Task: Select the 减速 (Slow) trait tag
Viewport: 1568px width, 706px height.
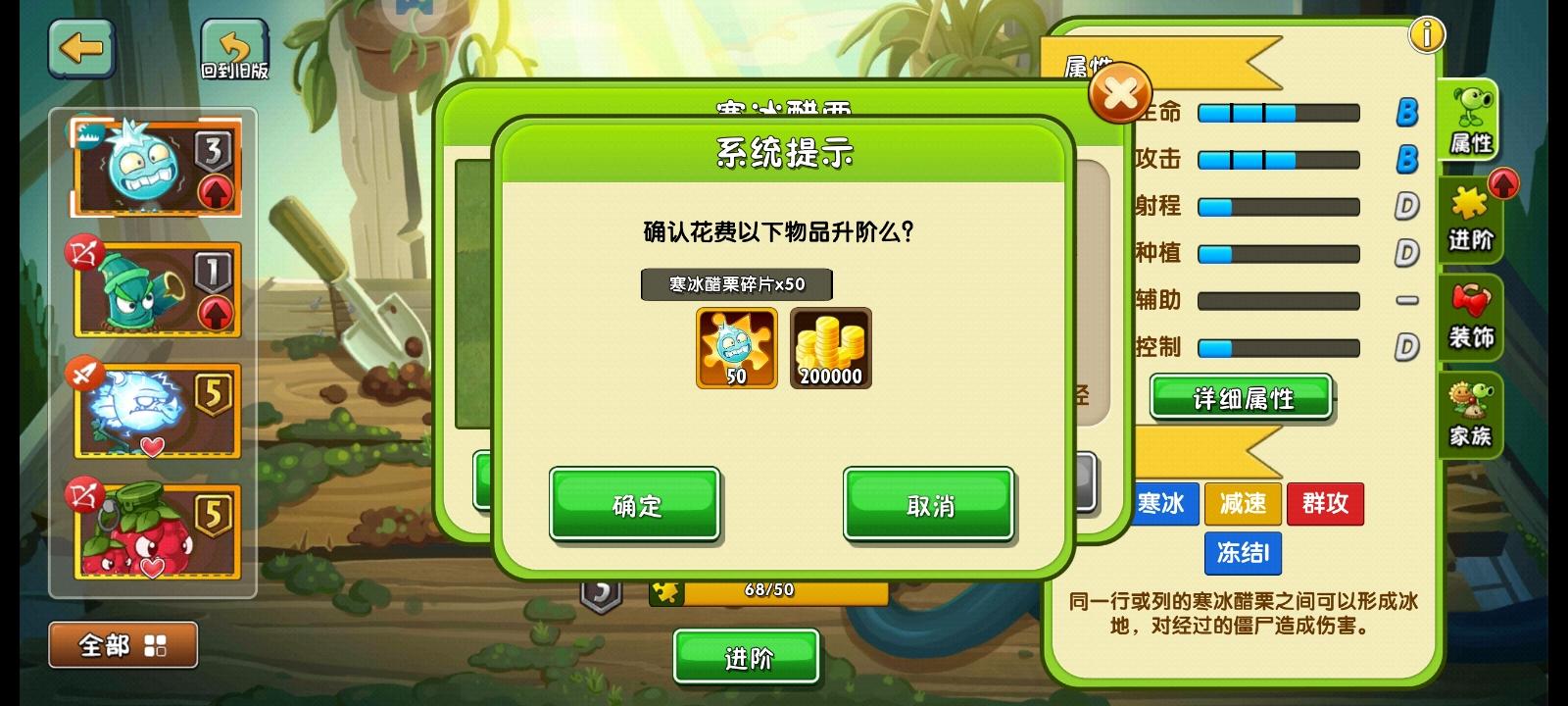Action: coord(1245,504)
